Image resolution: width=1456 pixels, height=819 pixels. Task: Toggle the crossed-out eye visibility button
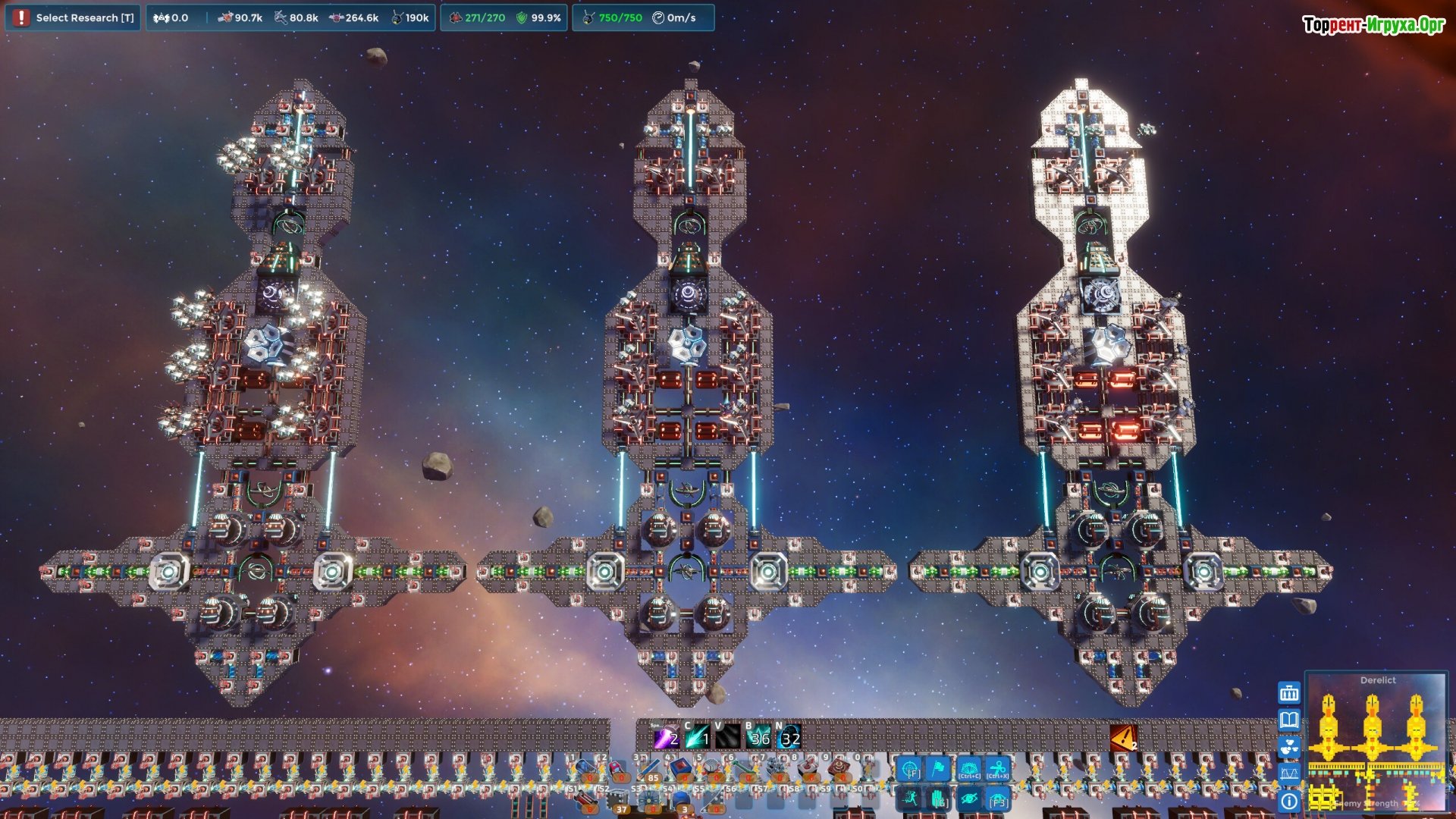click(968, 799)
